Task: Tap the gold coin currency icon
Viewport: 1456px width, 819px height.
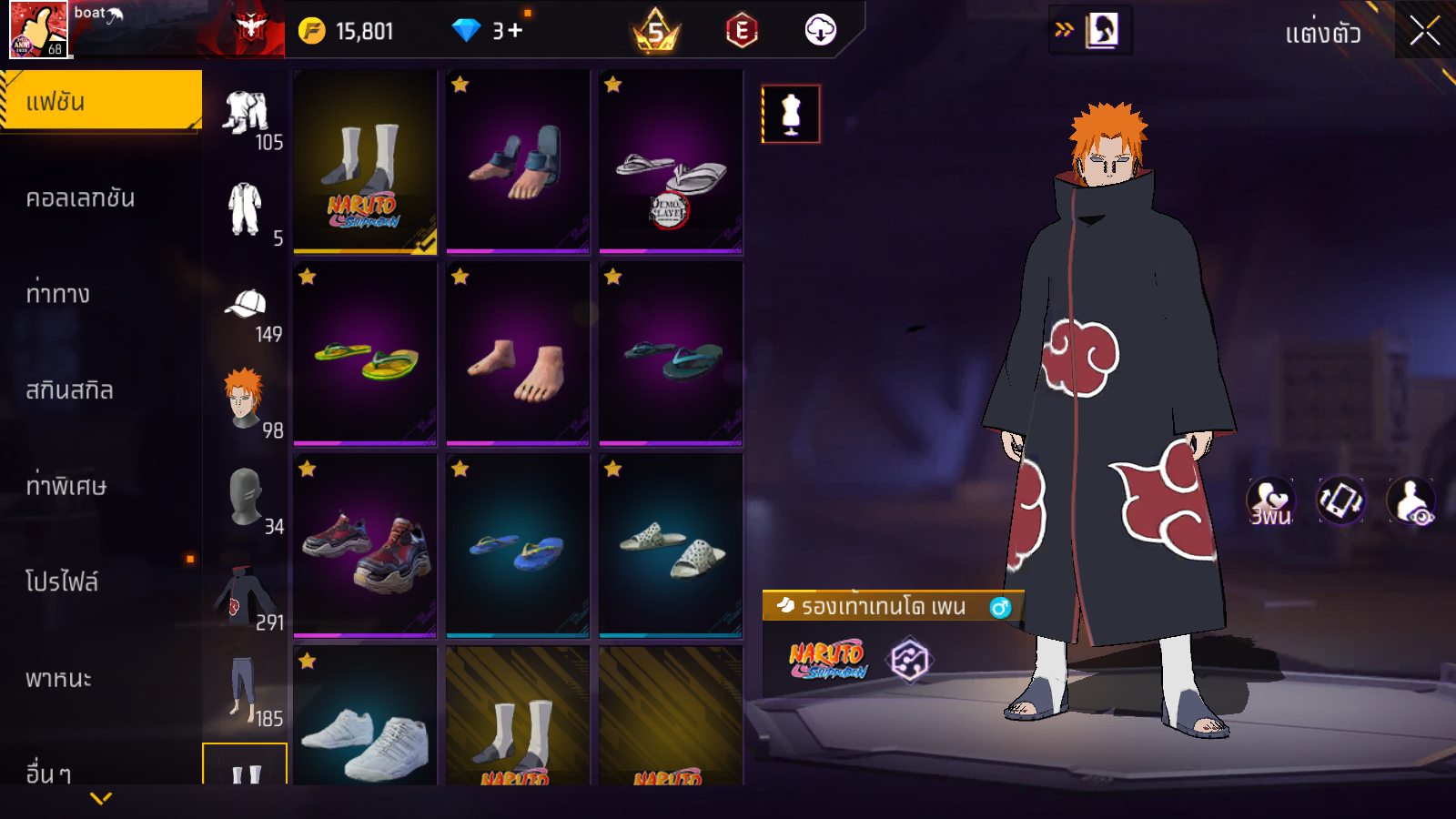Action: pos(312,31)
